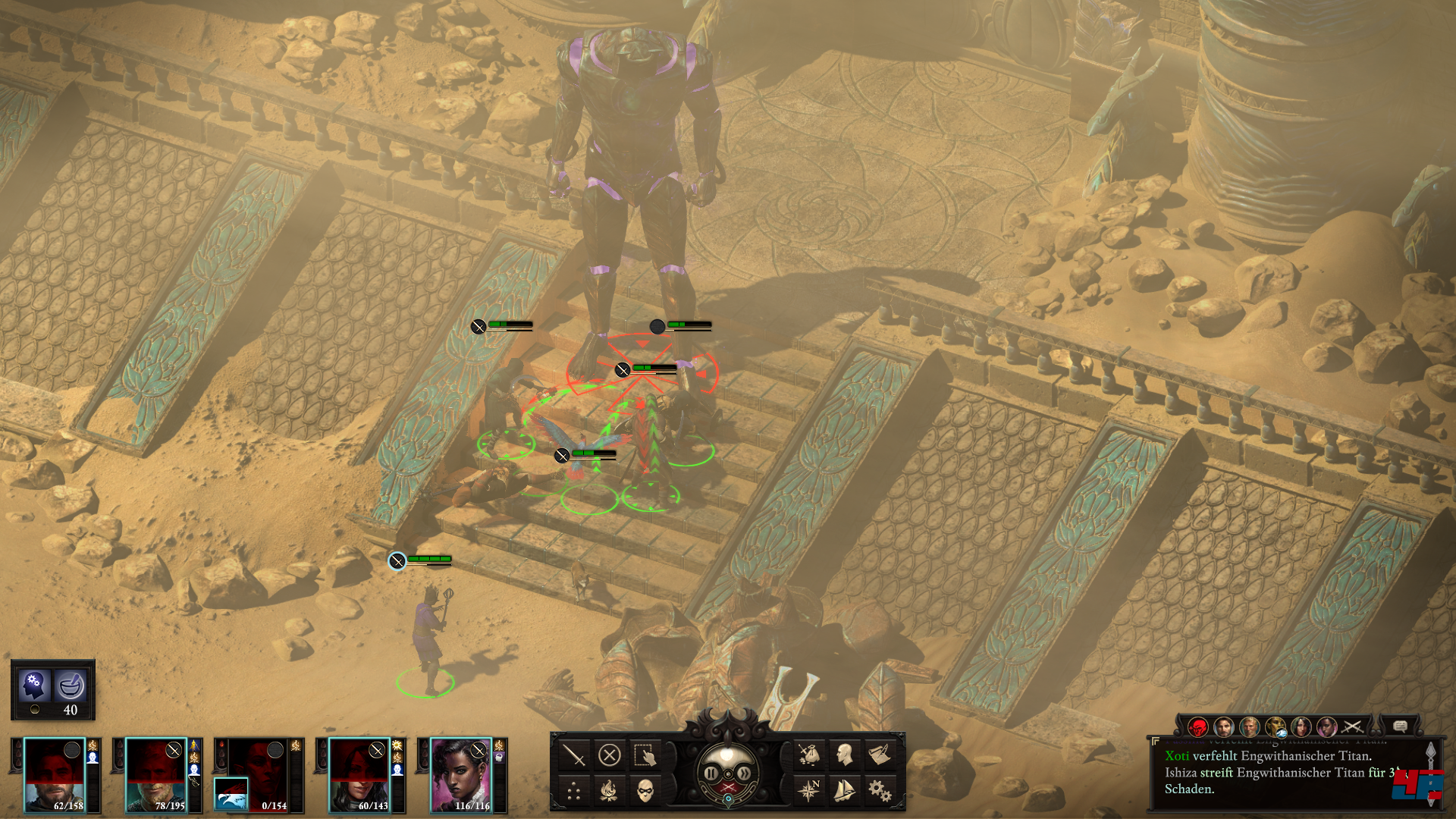This screenshot has height=819, width=1456.
Task: Toggle stealth mode with the masked face
Action: click(645, 792)
